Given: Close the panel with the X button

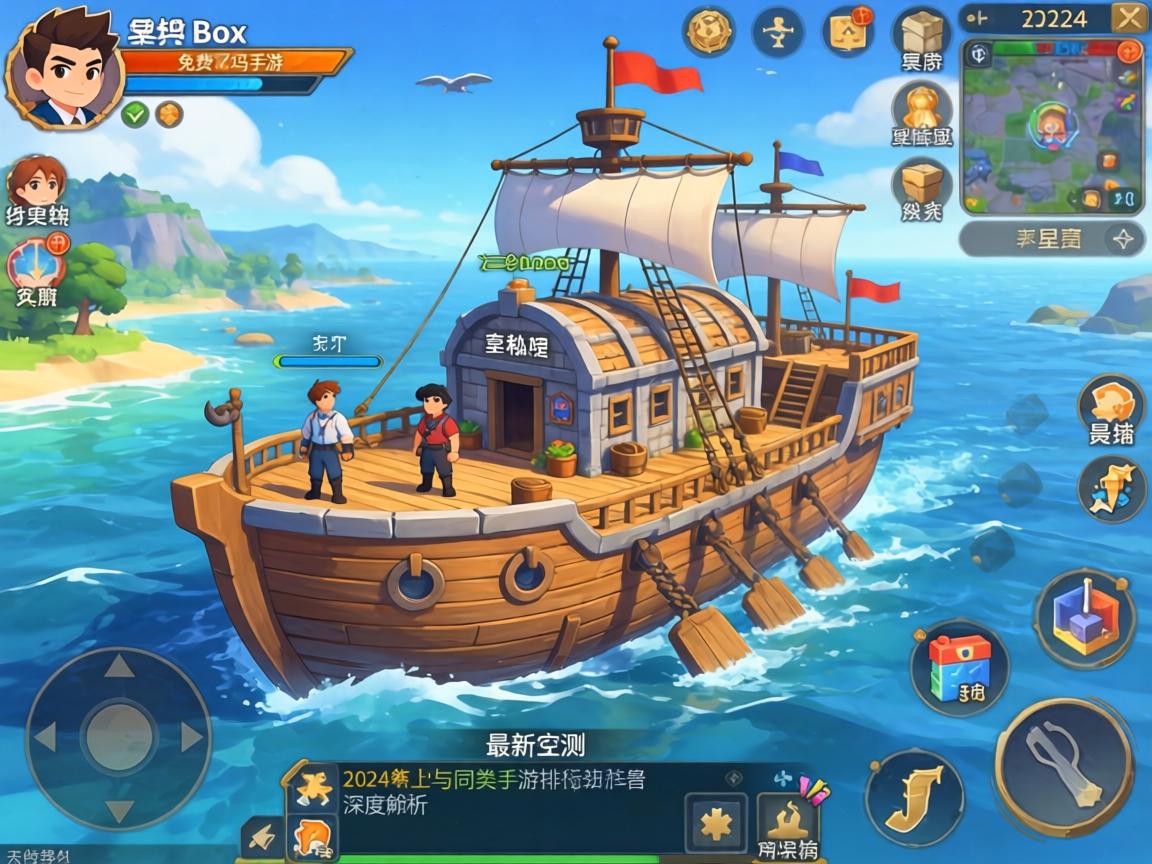Looking at the screenshot, I should click(1129, 17).
